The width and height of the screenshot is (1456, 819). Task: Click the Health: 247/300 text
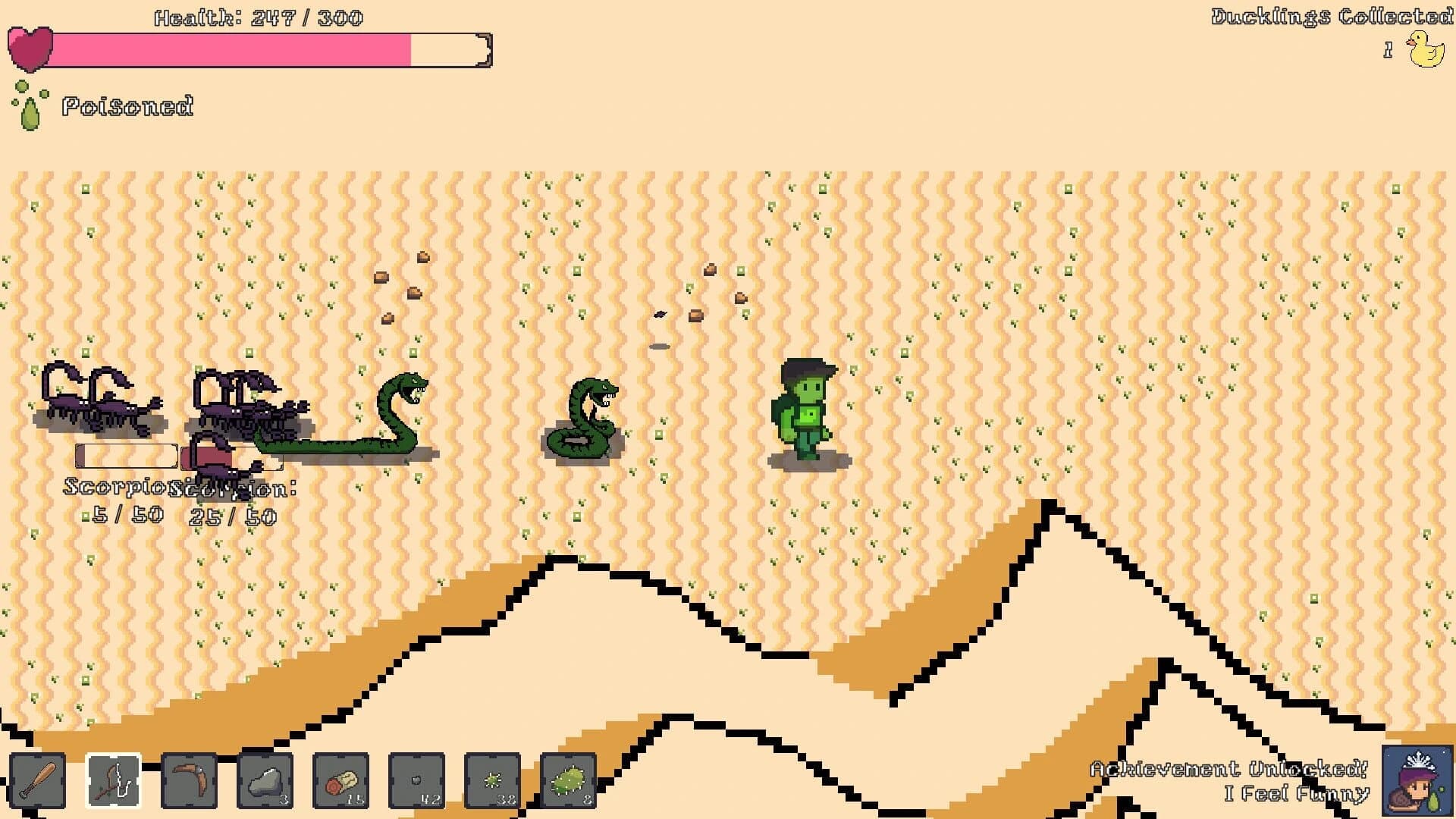tap(258, 17)
